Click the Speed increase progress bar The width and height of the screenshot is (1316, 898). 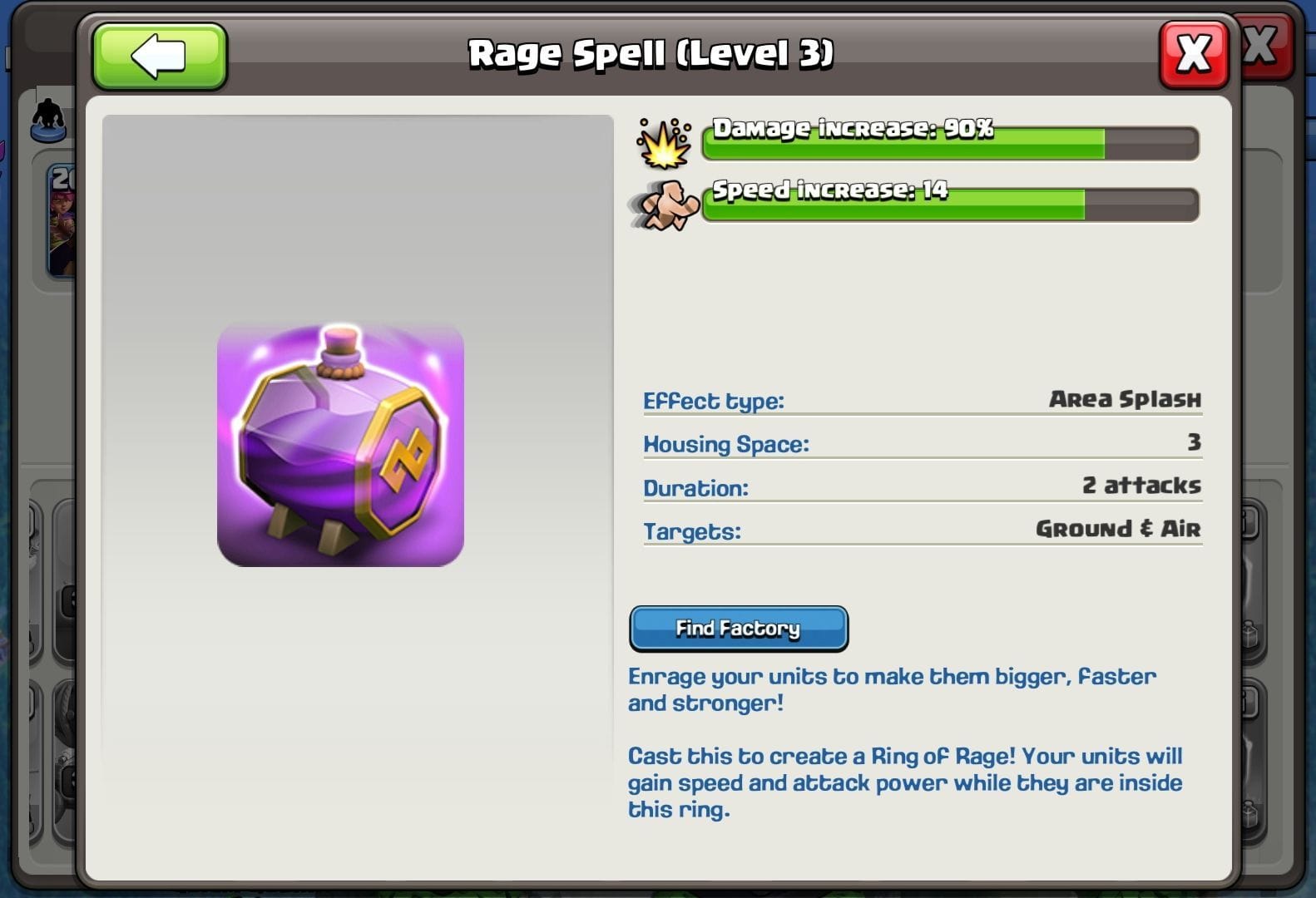pos(948,204)
